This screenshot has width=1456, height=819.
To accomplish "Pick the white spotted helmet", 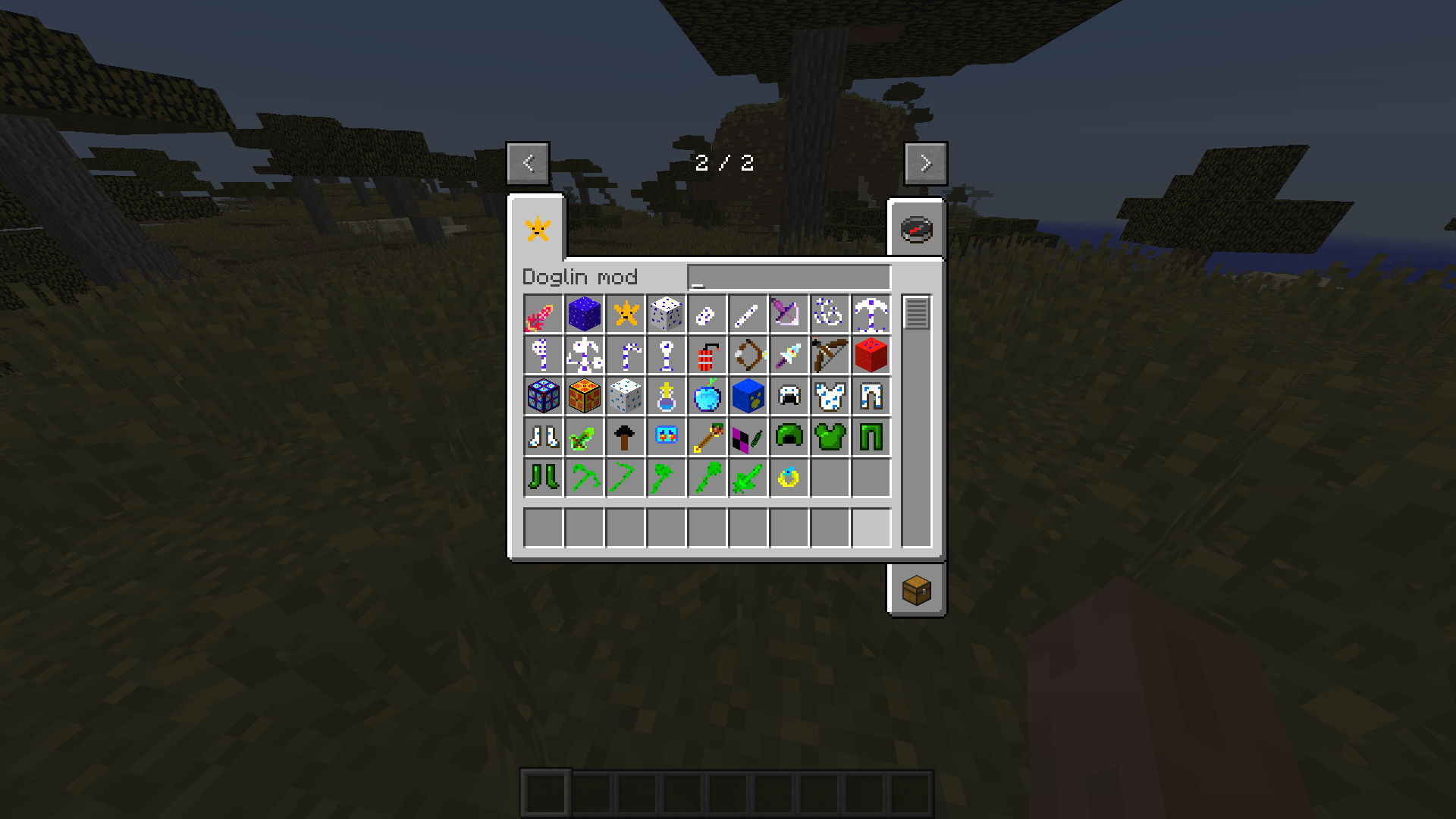I will (789, 396).
